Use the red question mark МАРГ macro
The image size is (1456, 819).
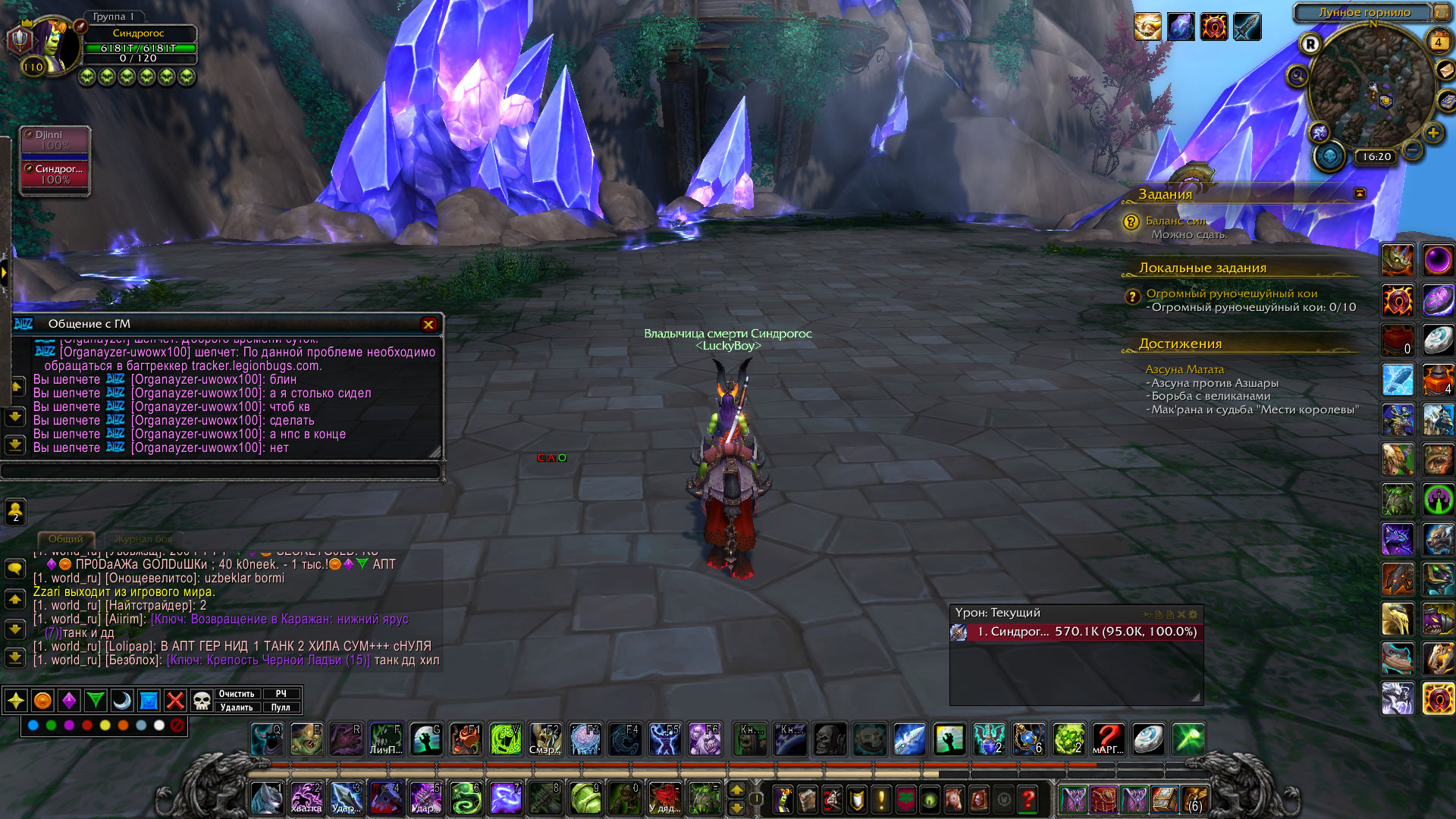coord(1108,739)
